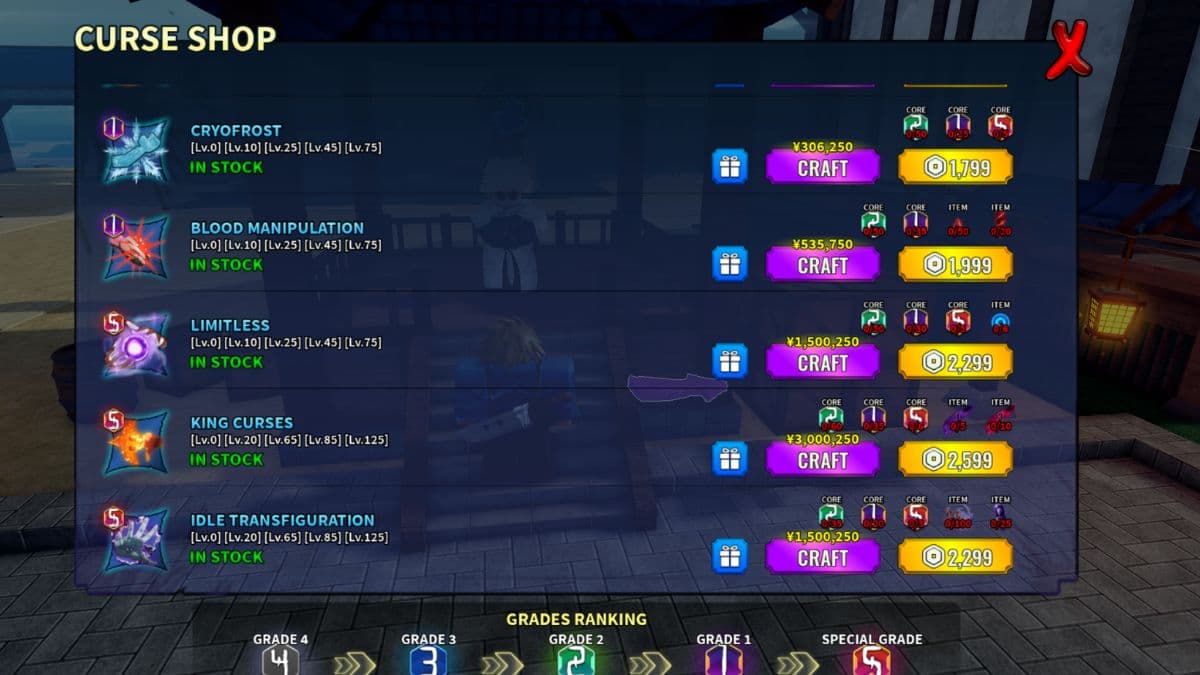Viewport: 1200px width, 675px height.
Task: Gift the Idle Transfiguration curse
Action: pos(730,556)
